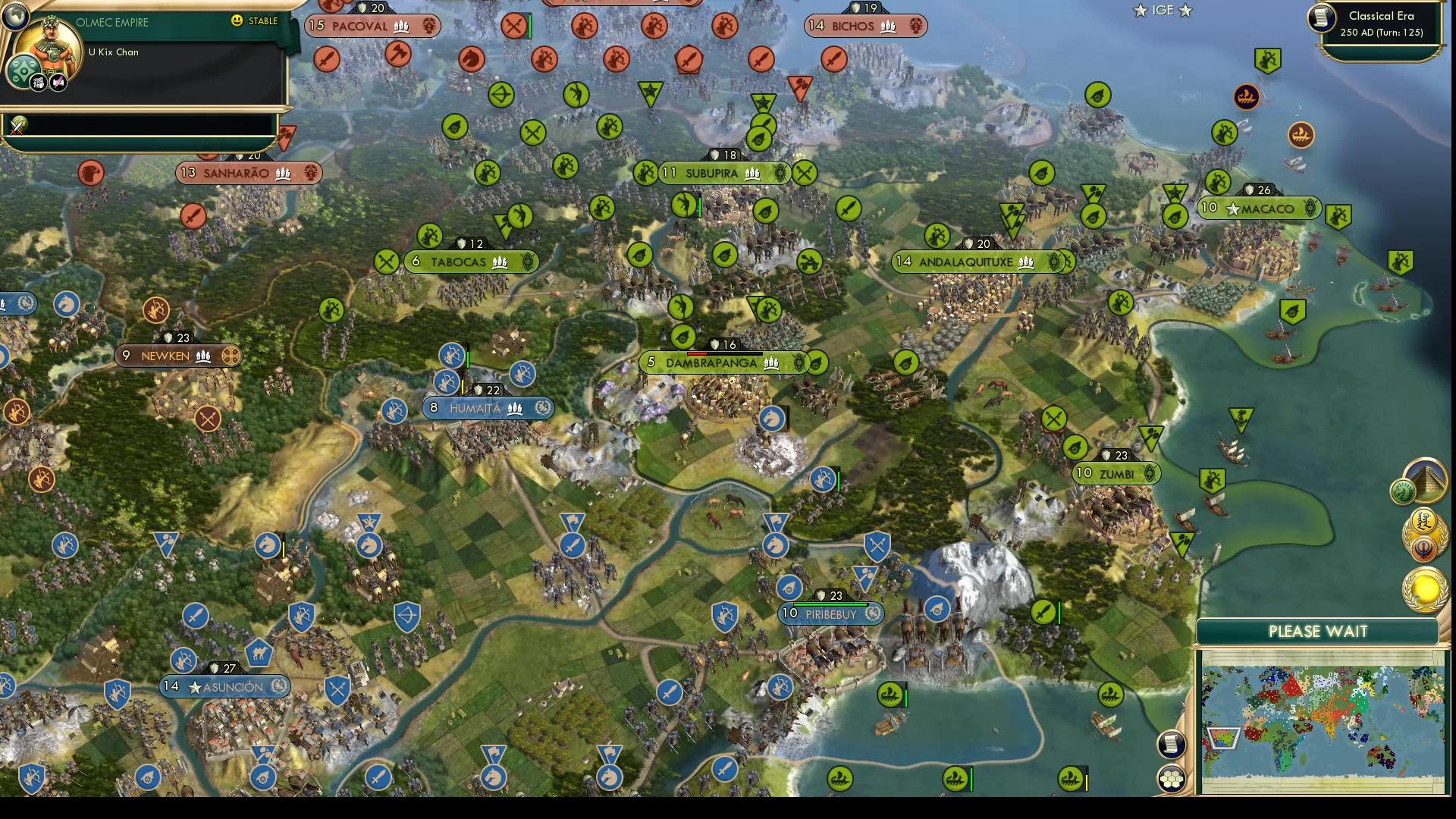The height and width of the screenshot is (819, 1456).
Task: Select the social policies icon near the leader portrait
Action: [x=22, y=69]
